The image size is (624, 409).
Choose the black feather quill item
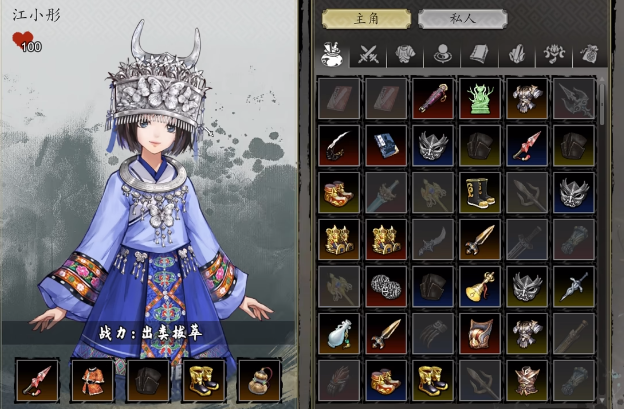click(x=338, y=145)
